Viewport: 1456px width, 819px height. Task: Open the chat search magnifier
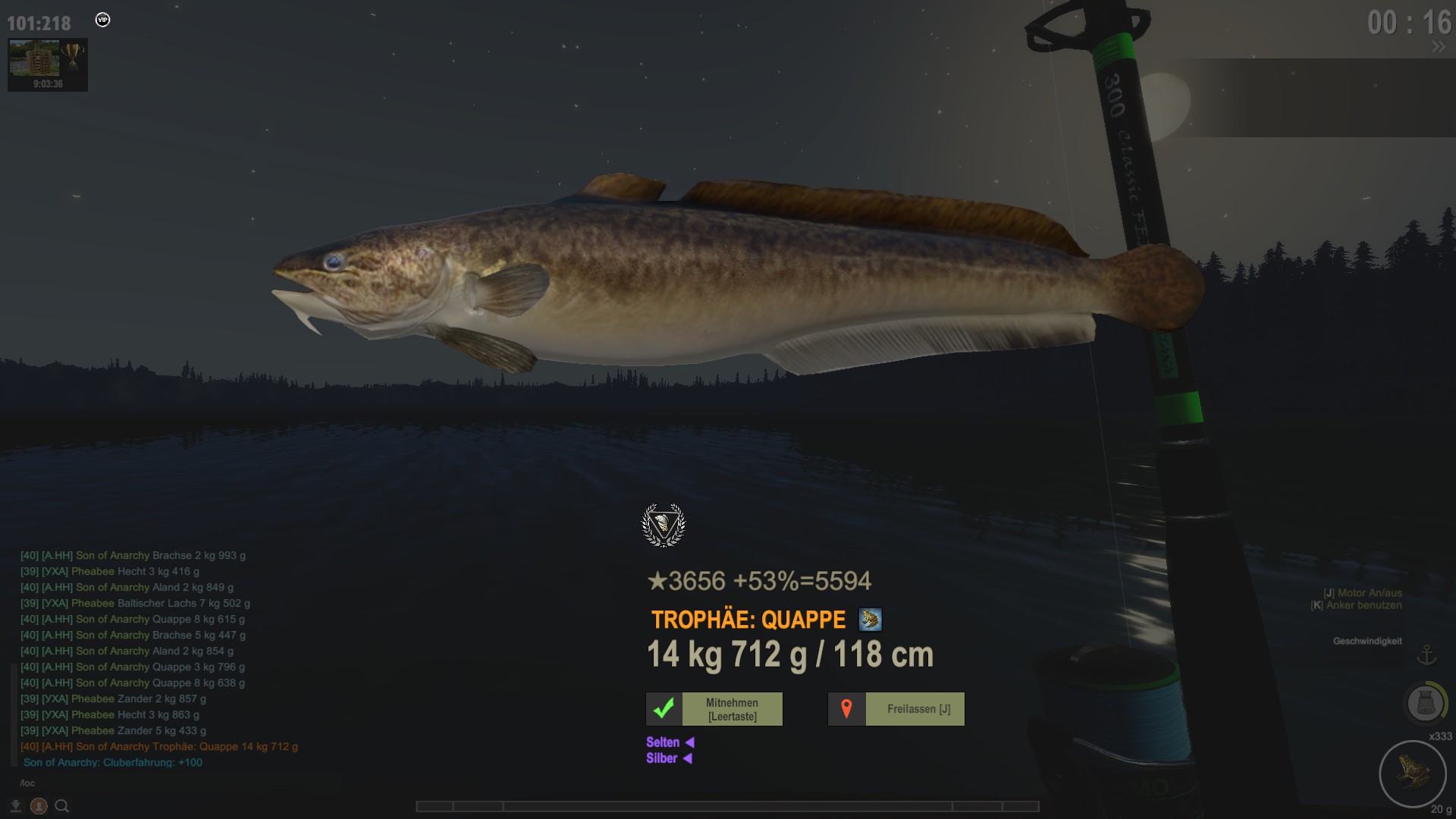(62, 806)
